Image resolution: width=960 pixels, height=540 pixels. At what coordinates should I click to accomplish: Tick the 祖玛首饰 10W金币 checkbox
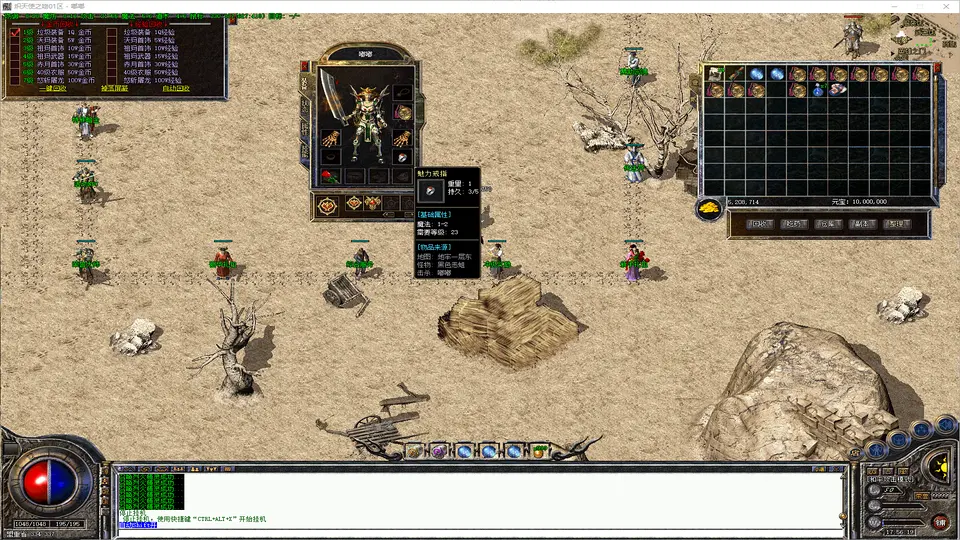tap(14, 48)
